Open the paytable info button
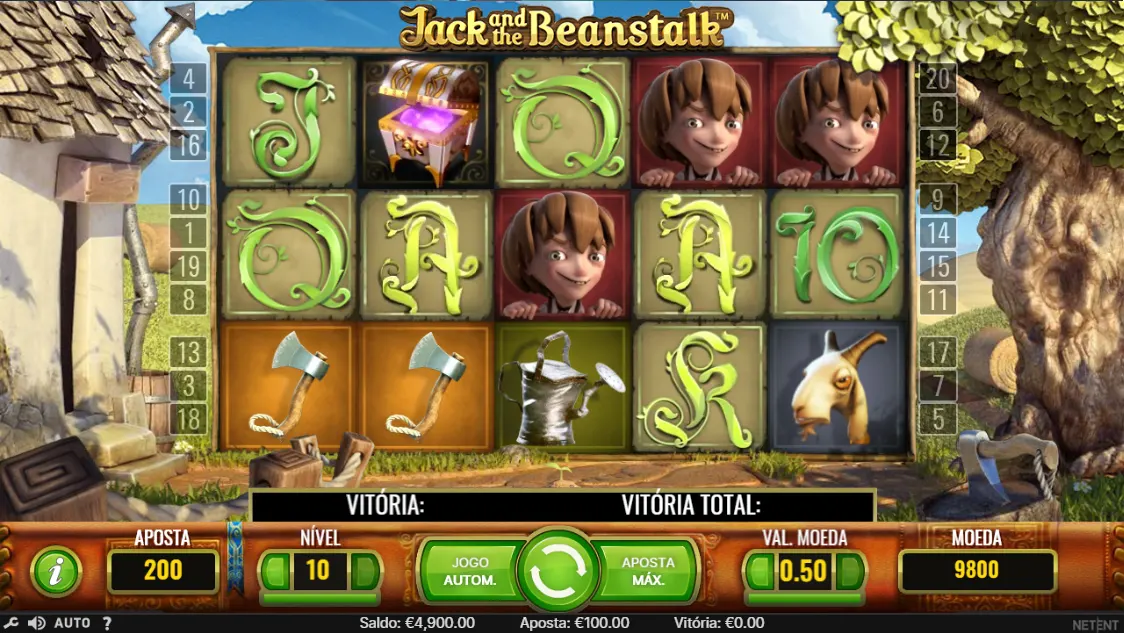The image size is (1124, 633). (x=57, y=572)
